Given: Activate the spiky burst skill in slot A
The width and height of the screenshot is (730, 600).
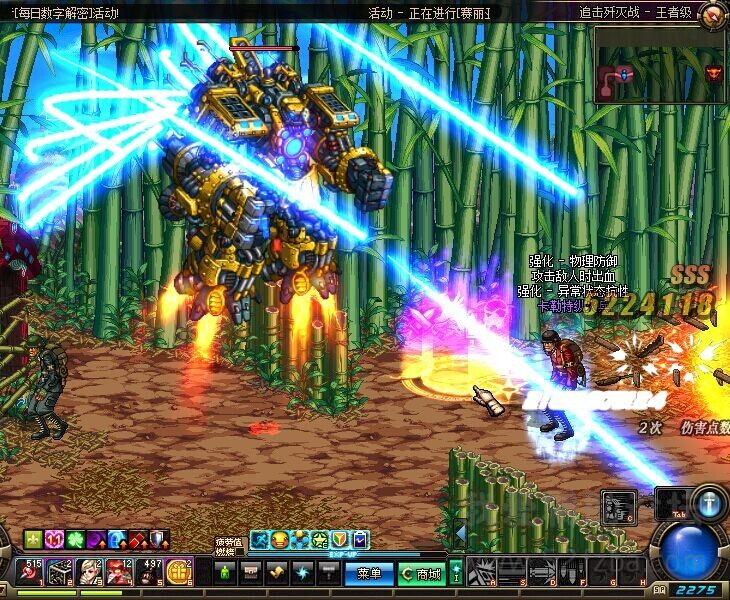Looking at the screenshot, I should (x=482, y=573).
